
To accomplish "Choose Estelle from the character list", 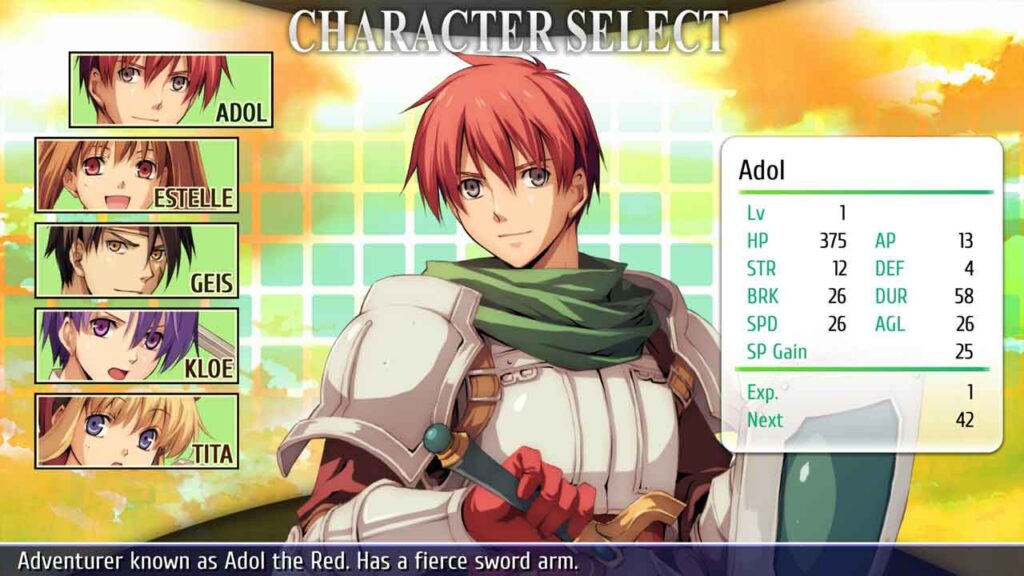I will pyautogui.click(x=137, y=175).
